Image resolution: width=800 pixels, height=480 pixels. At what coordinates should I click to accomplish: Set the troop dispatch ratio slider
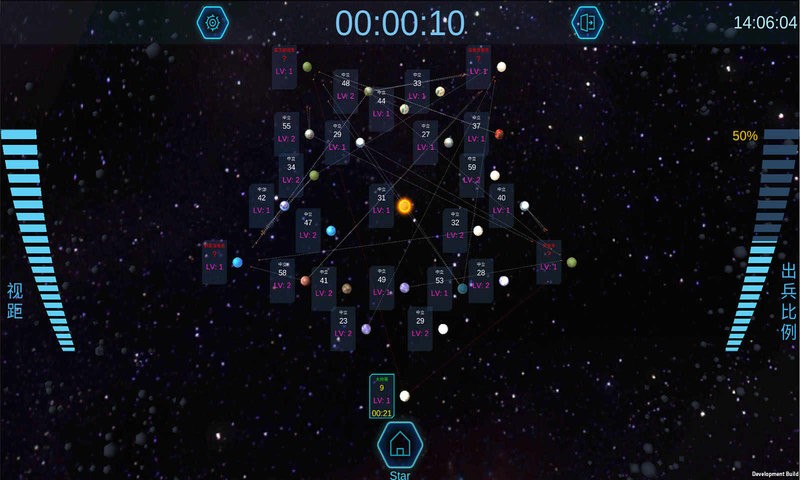762,240
